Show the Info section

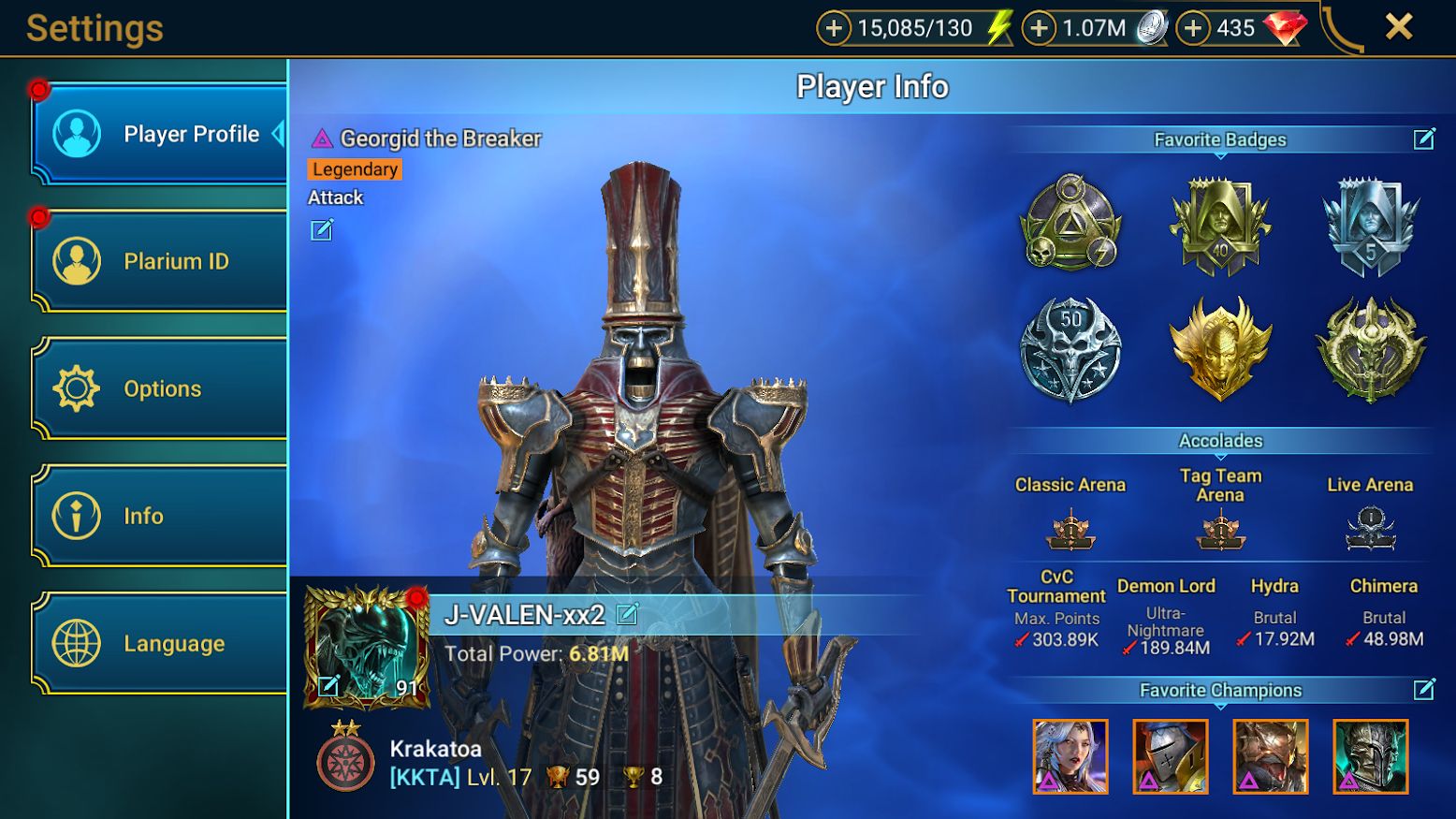[x=159, y=516]
